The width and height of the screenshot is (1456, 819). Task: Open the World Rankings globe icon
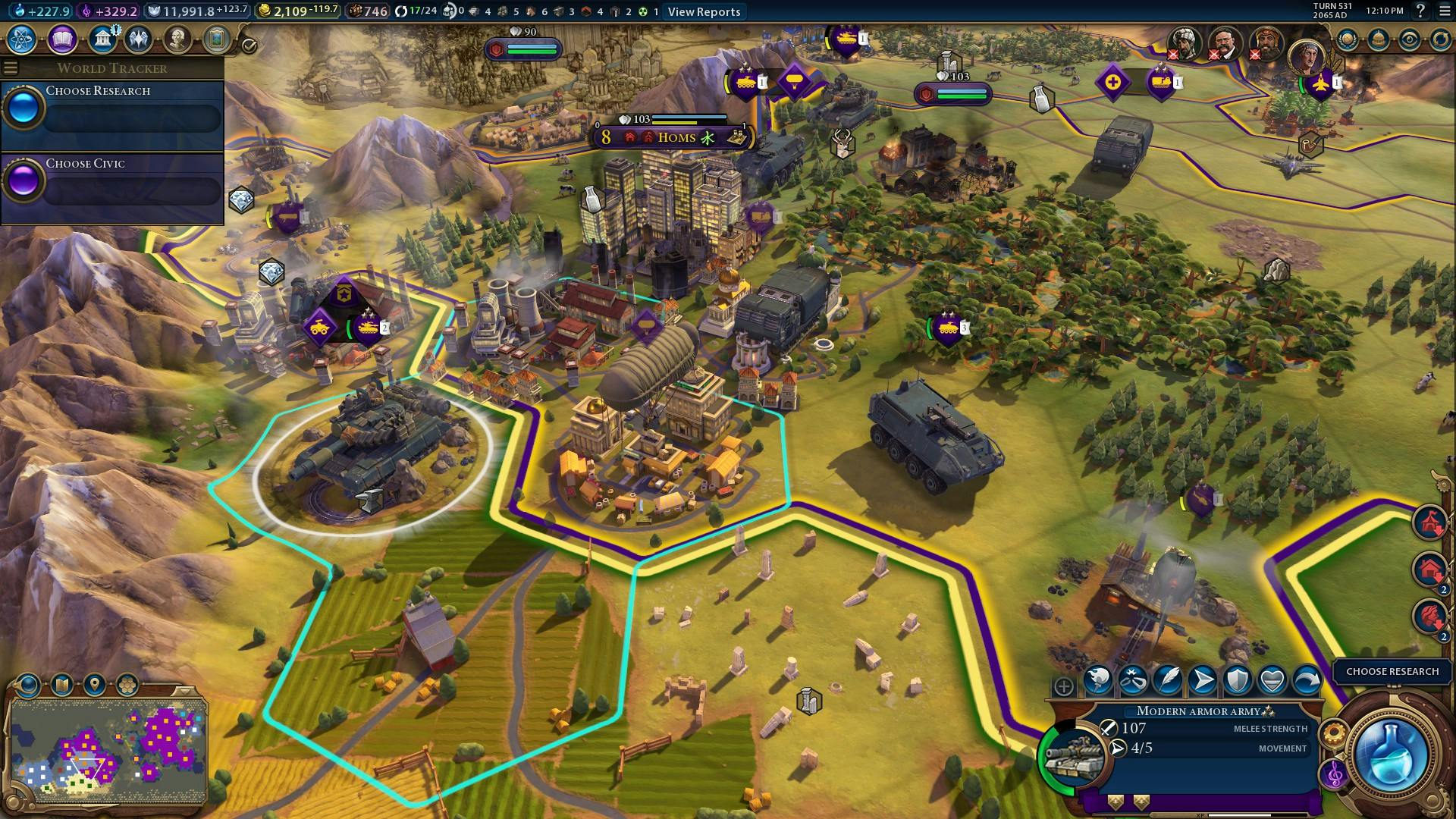[1348, 39]
